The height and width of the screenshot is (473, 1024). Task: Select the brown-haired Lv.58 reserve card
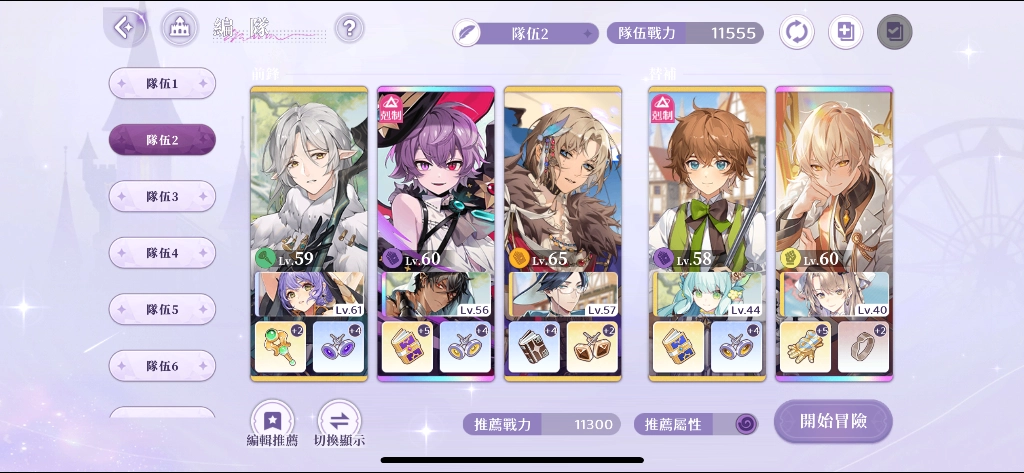707,180
